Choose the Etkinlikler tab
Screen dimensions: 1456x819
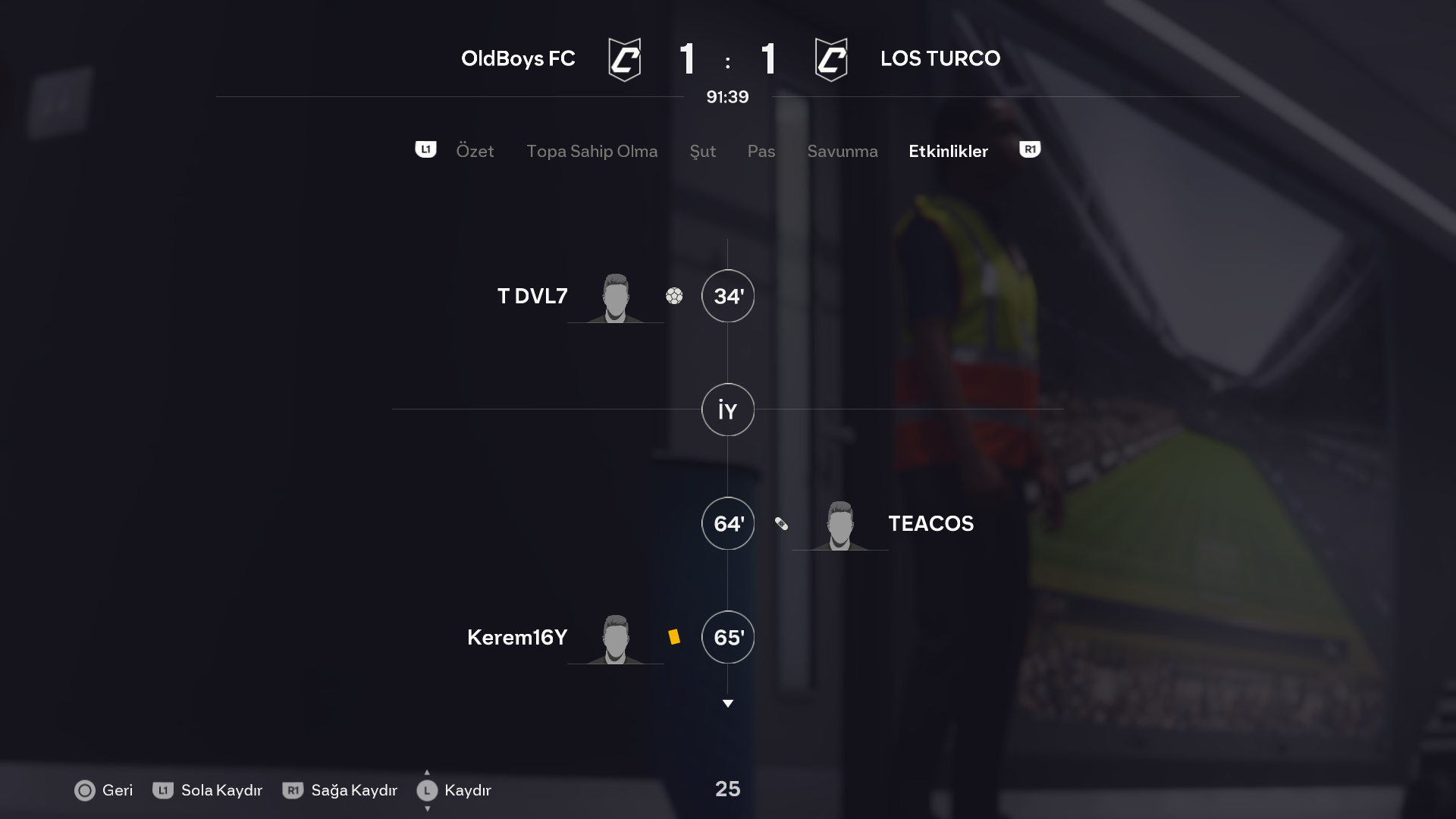pyautogui.click(x=948, y=151)
